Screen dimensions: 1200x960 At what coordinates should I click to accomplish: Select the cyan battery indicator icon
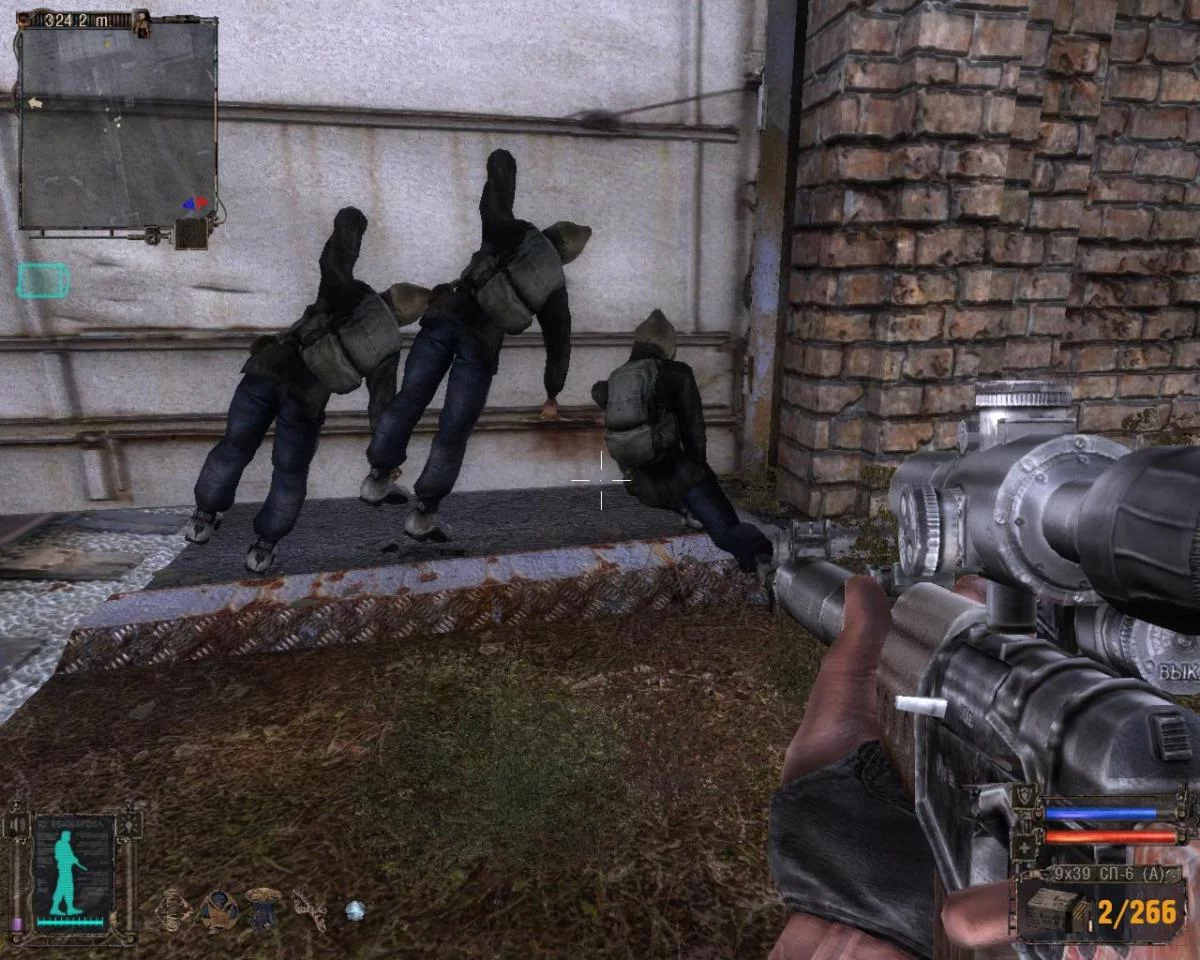[43, 281]
